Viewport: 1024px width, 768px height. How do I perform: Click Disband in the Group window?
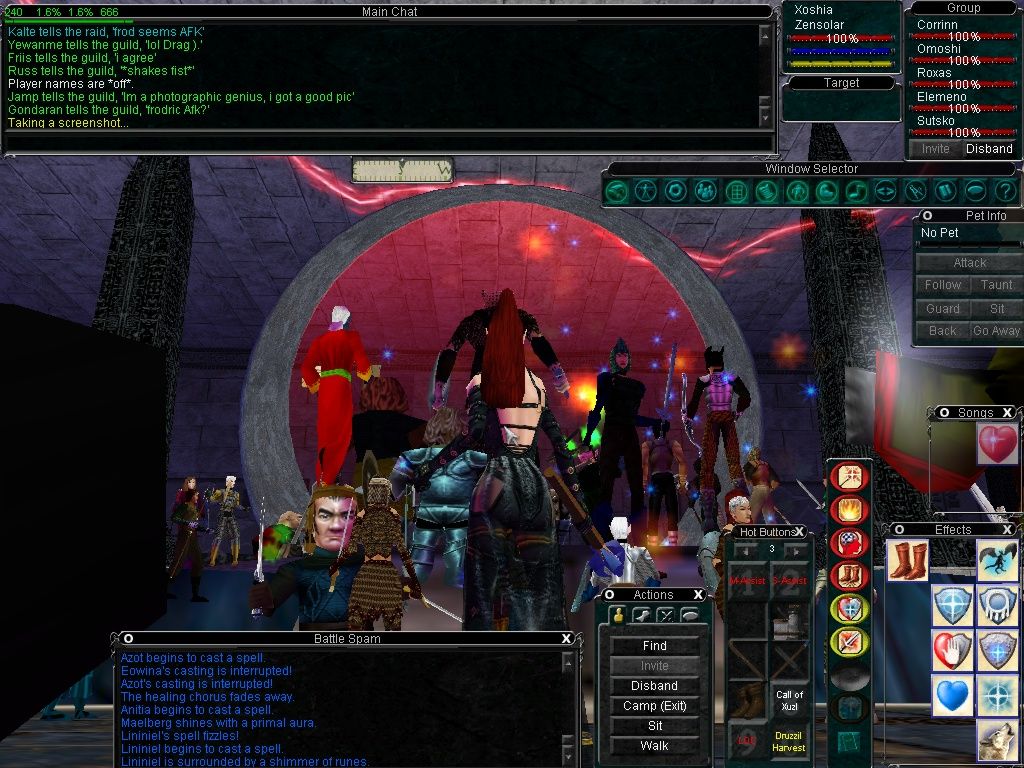(x=989, y=149)
